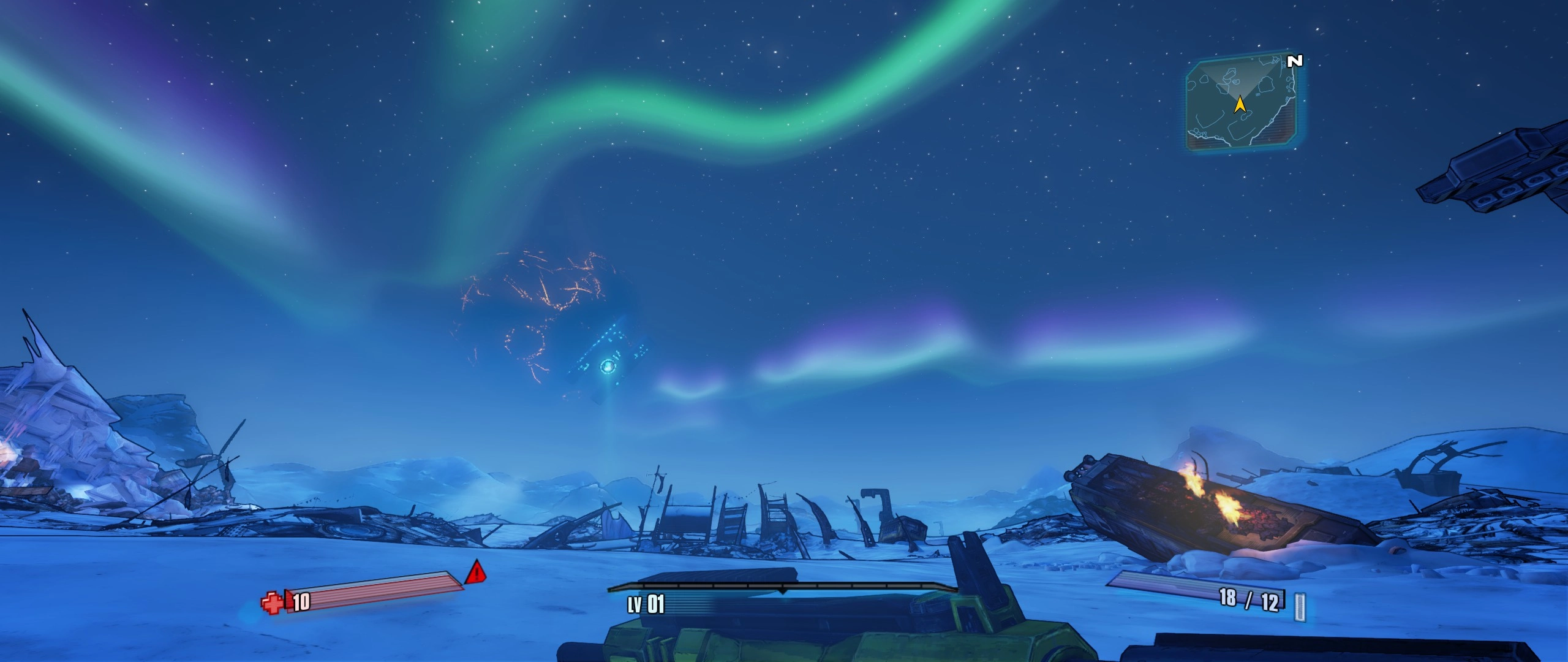The width and height of the screenshot is (1568, 662).
Task: Click the north compass marker on the minimap
Action: point(1294,61)
